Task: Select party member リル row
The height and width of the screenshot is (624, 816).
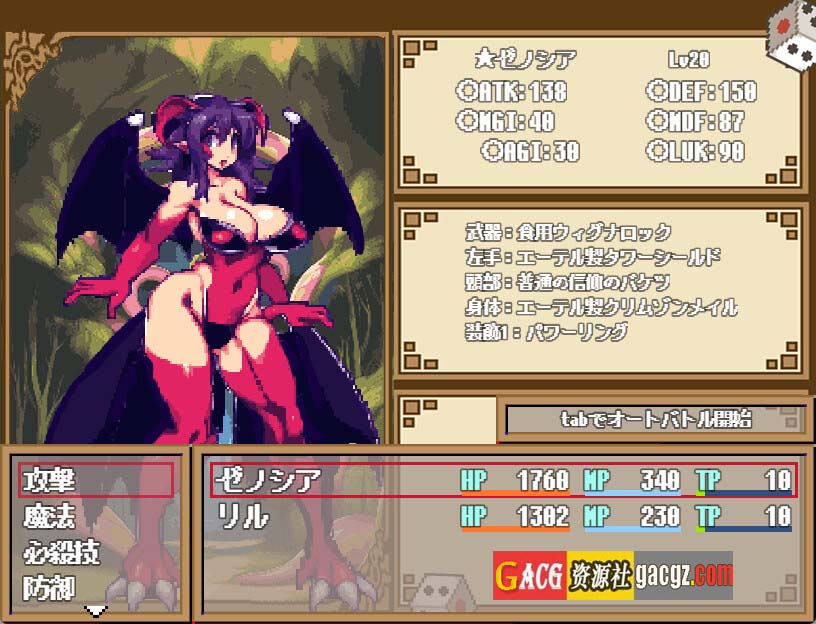Action: tap(502, 516)
